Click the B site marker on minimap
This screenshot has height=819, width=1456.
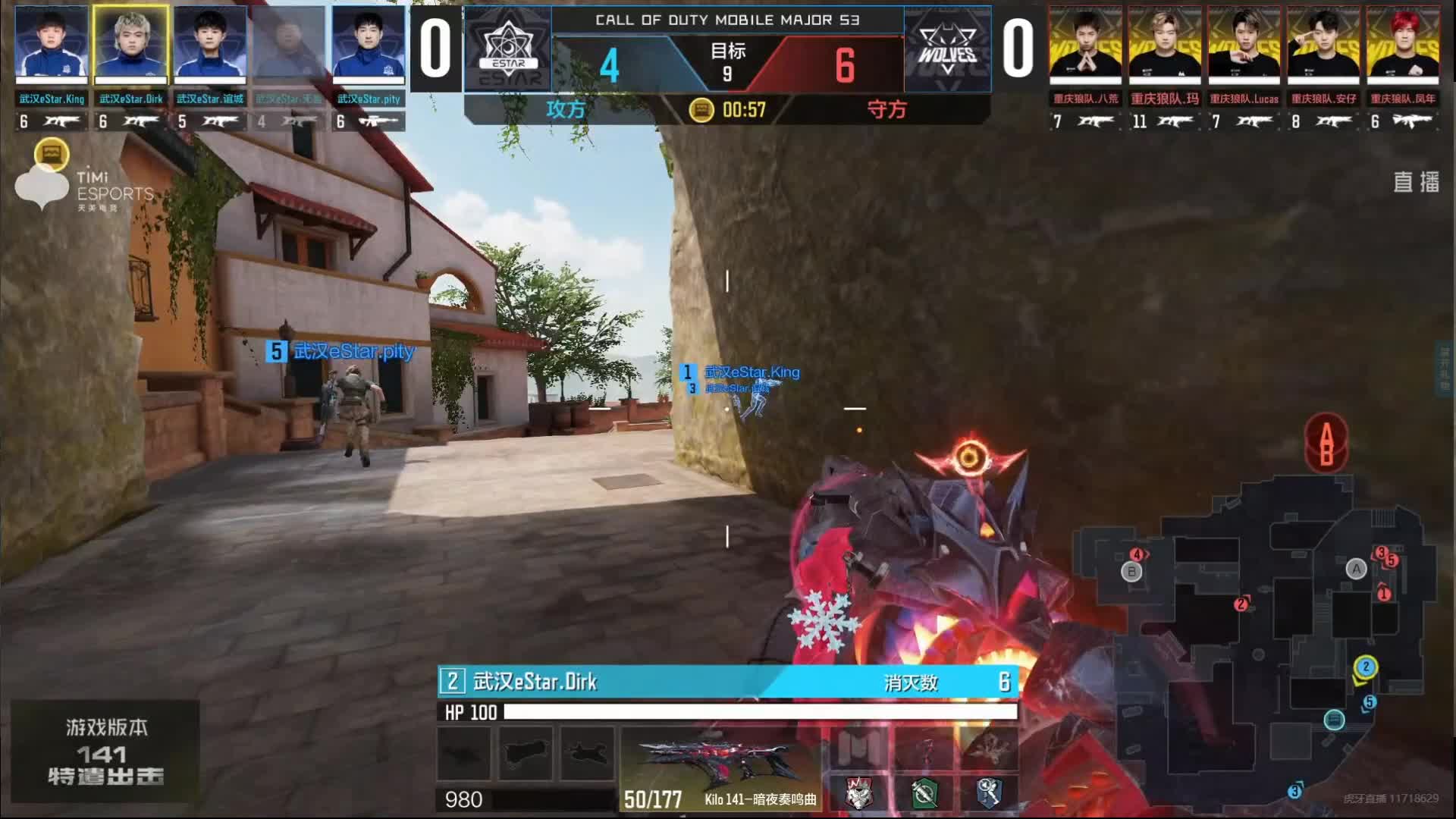(x=1131, y=572)
